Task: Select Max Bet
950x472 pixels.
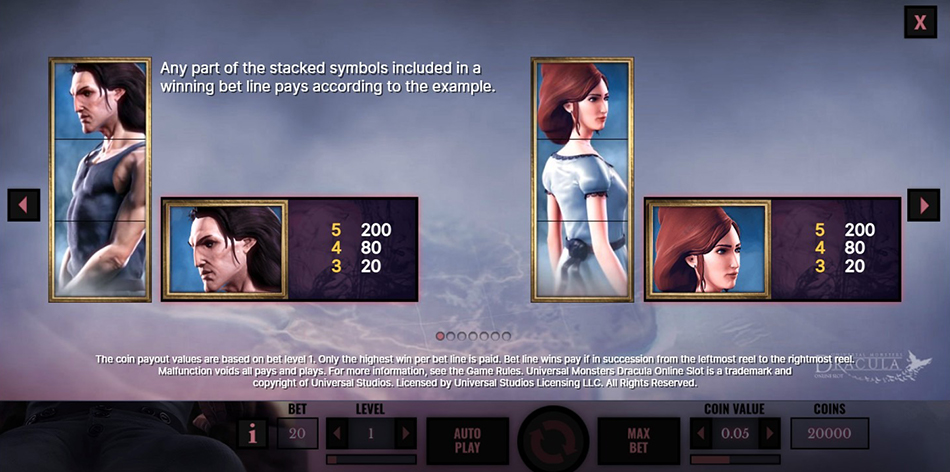Action: 638,440
